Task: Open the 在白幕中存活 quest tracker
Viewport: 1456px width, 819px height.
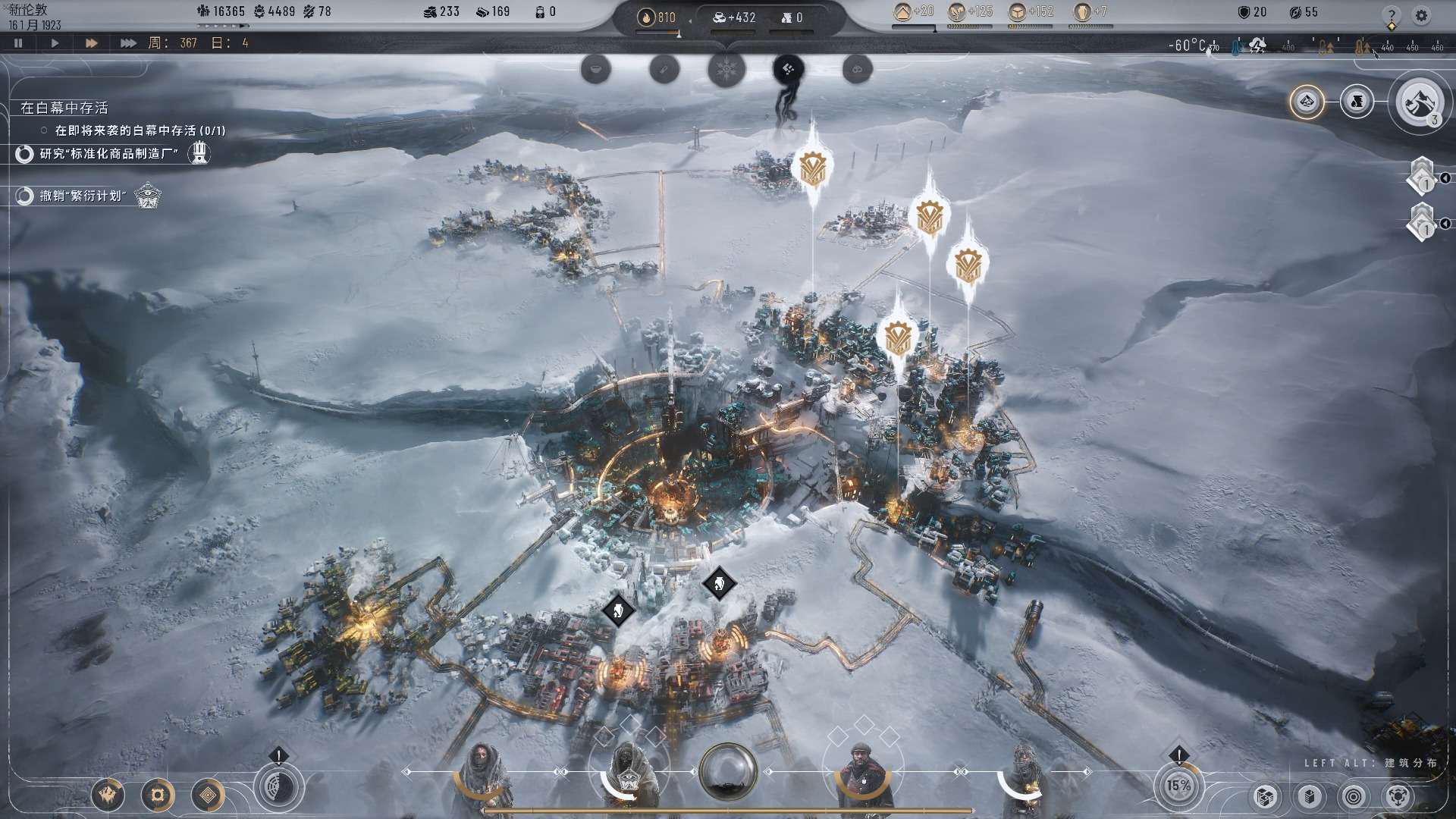Action: click(x=64, y=108)
